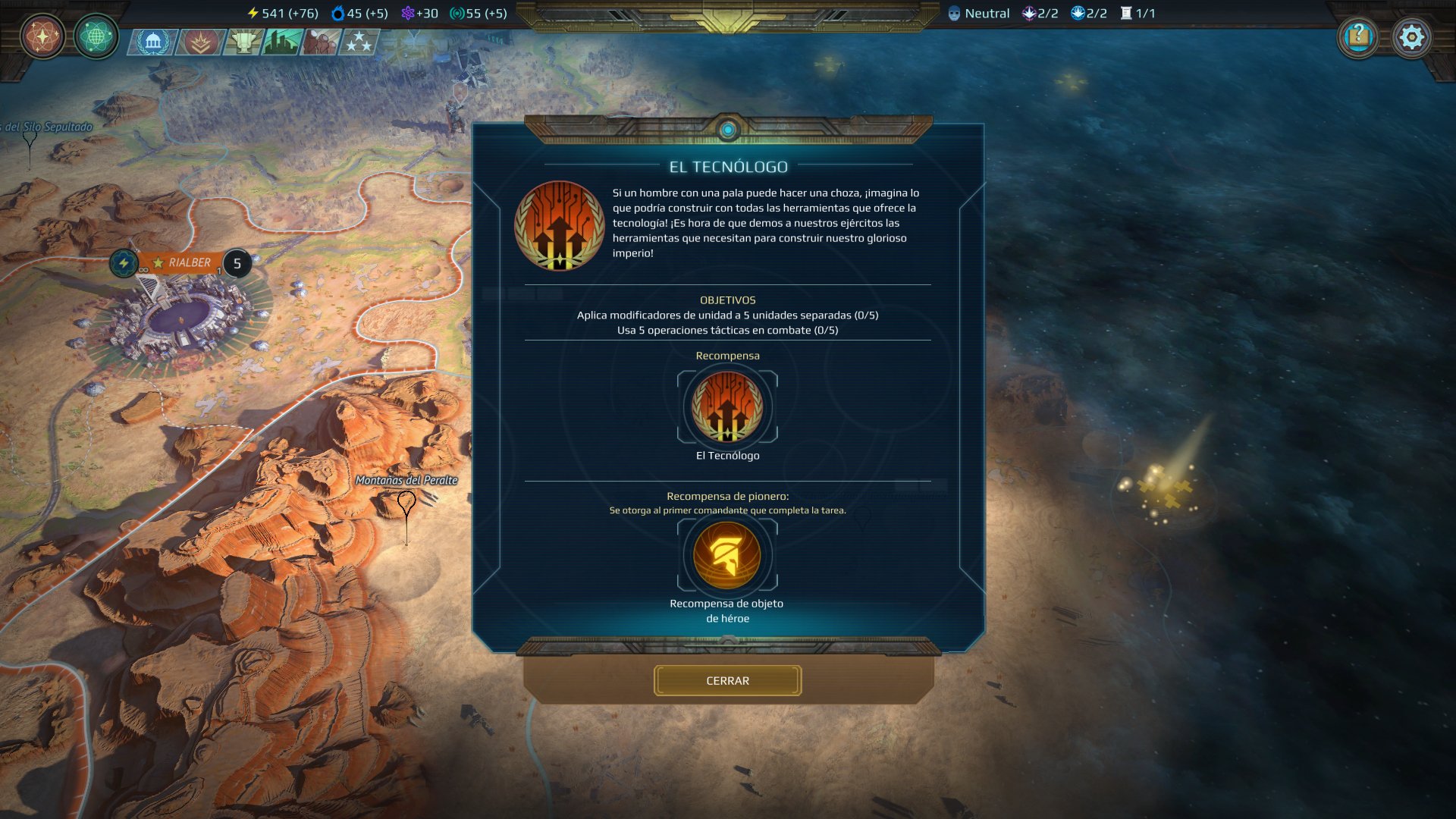Screen dimensions: 1456x819
Task: Open game settings via the gear icon
Action: point(1412,36)
